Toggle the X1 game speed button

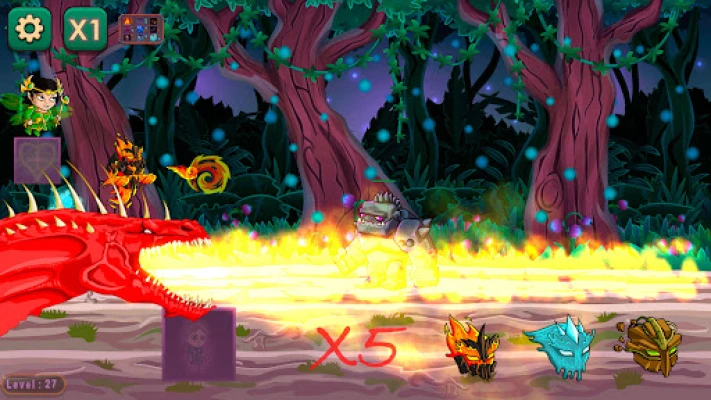85,29
